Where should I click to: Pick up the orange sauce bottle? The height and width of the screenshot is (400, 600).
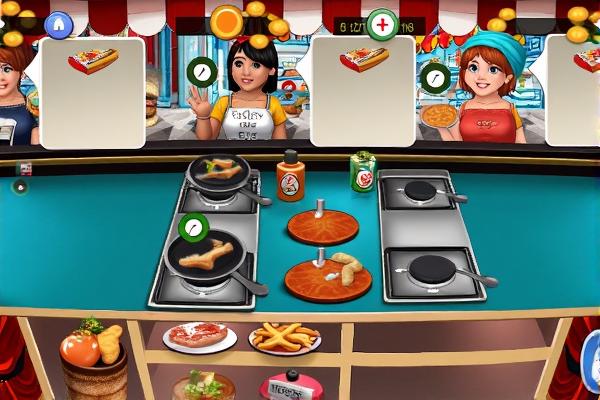[290, 177]
